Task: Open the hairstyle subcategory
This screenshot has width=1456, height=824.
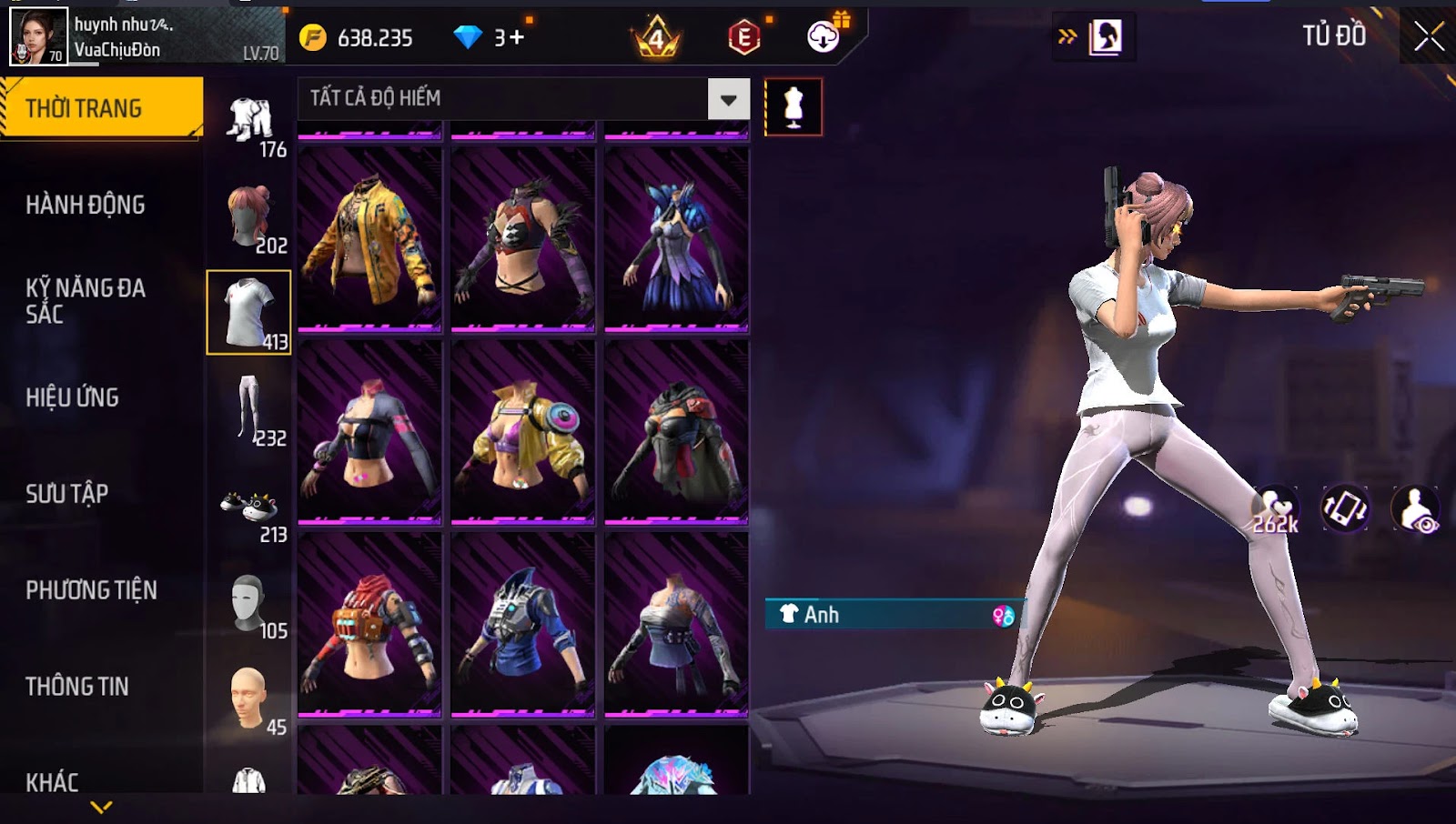Action: 248,216
